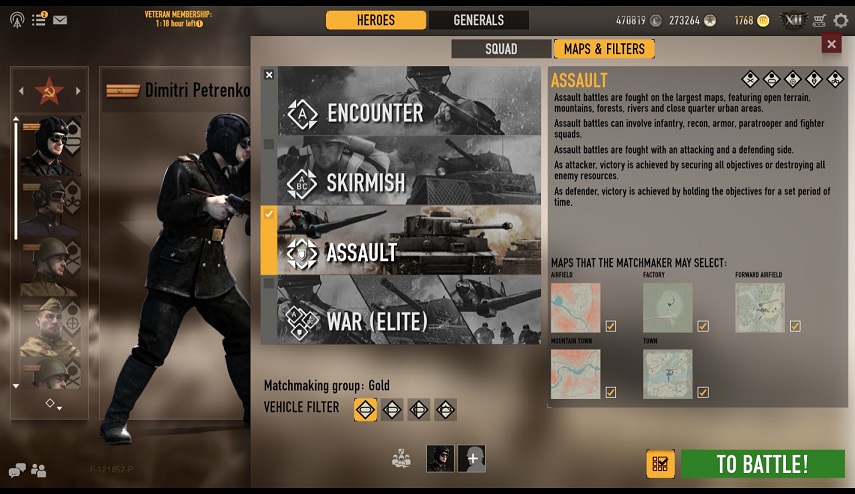Image resolution: width=855 pixels, height=494 pixels.
Task: Open the chat bubbles icon
Action: coord(17,470)
